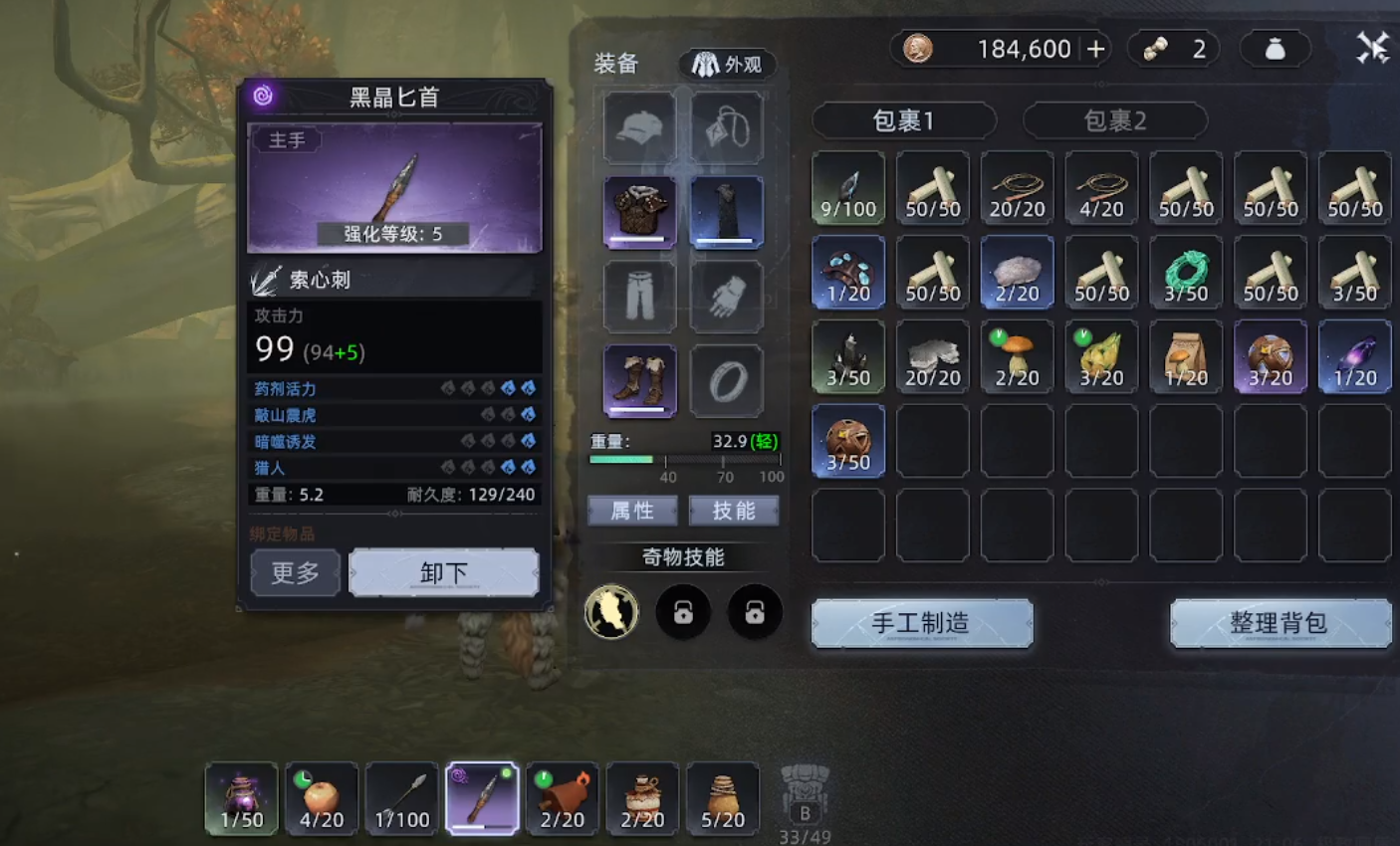Select the purple crystal item 1/20
The height and width of the screenshot is (846, 1400).
pyautogui.click(x=1354, y=356)
